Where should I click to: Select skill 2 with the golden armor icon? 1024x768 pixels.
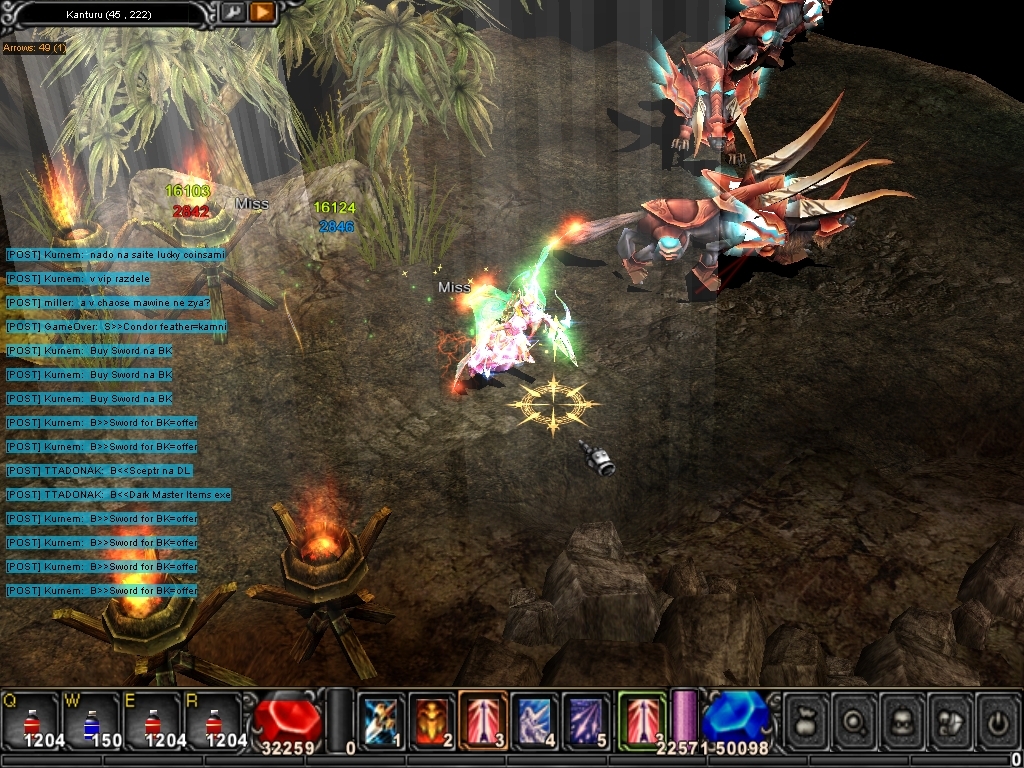pyautogui.click(x=431, y=720)
